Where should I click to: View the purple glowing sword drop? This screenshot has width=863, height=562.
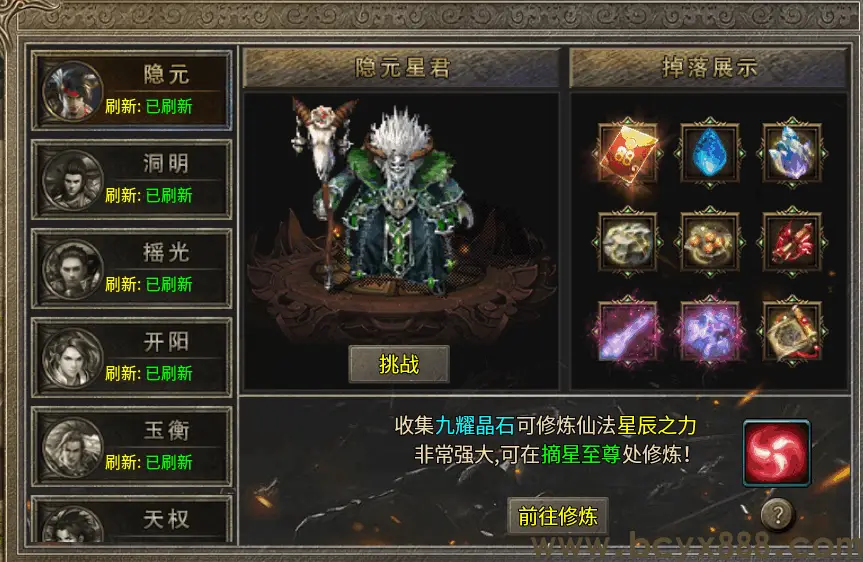(628, 330)
